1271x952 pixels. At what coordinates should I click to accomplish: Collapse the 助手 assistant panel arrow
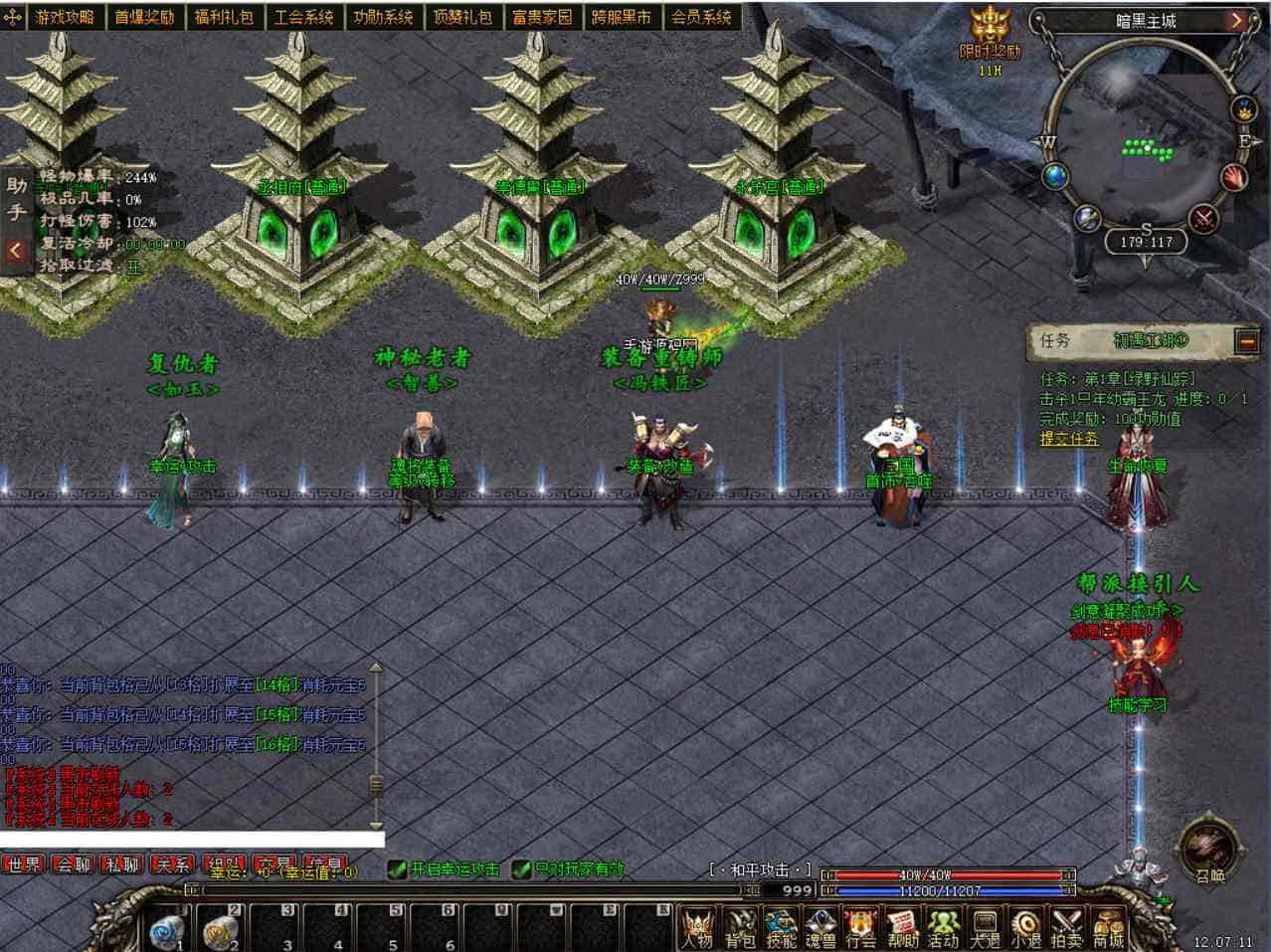pyautogui.click(x=15, y=251)
